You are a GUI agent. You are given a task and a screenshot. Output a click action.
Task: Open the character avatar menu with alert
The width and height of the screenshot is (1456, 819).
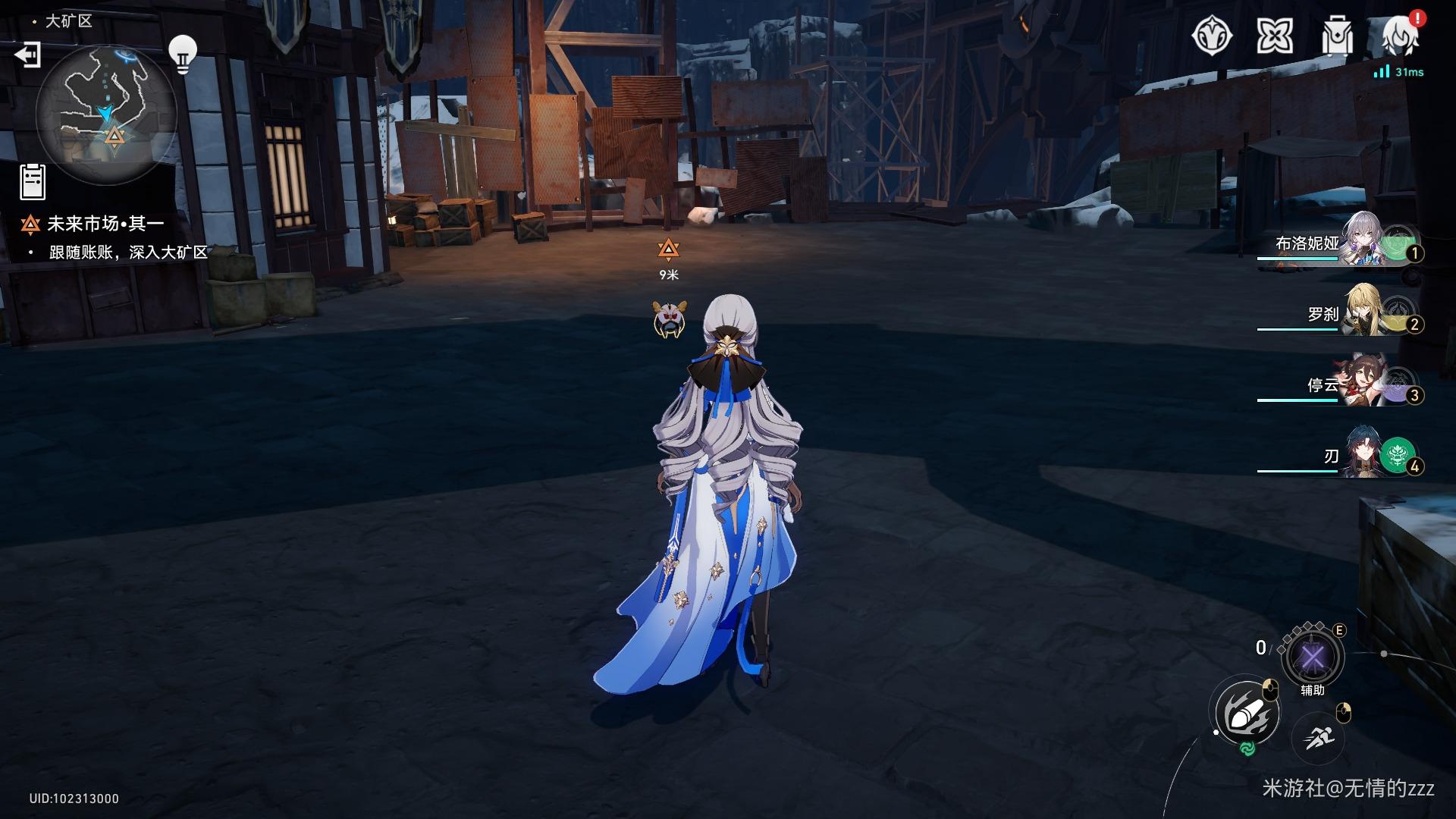coord(1400,36)
